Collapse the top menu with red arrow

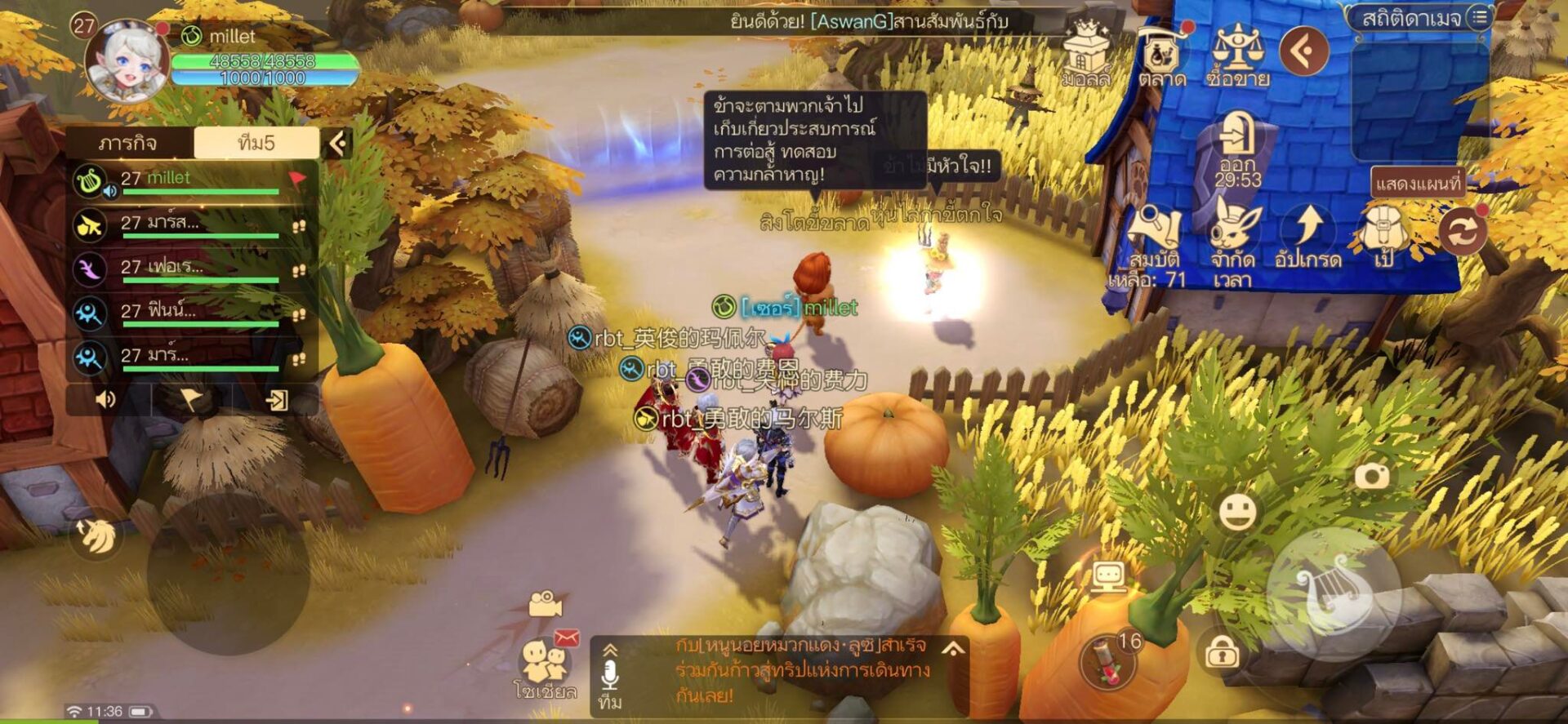1304,51
